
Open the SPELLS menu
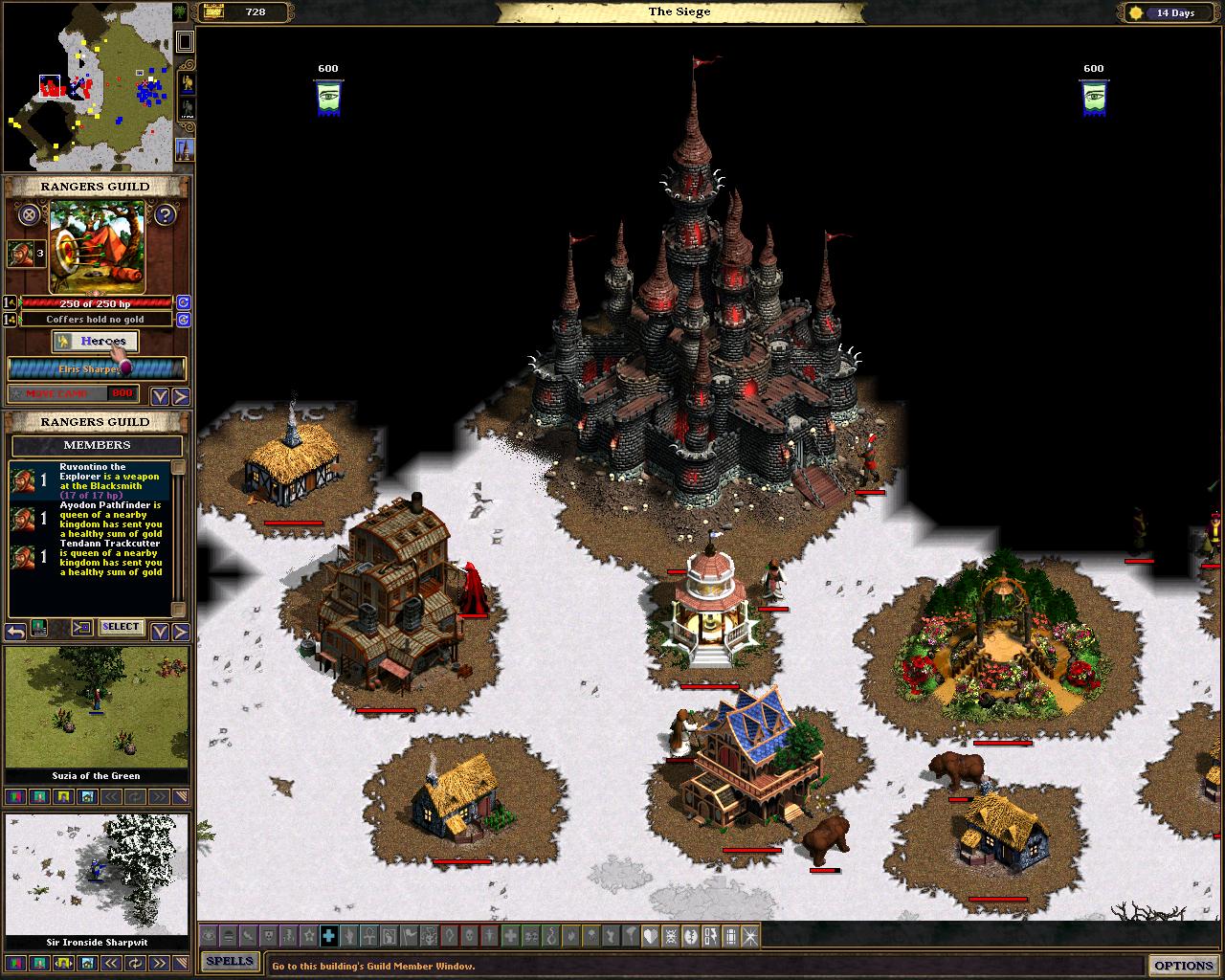click(x=230, y=962)
